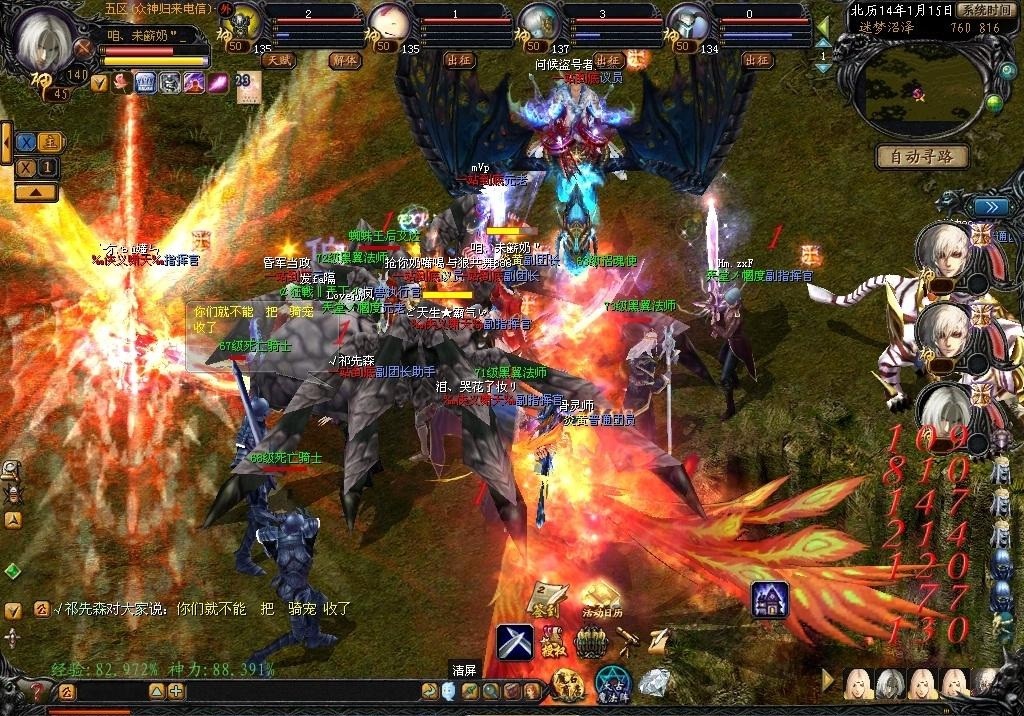Click the 解体 button under the first pet
1024x716 pixels.
[x=343, y=60]
